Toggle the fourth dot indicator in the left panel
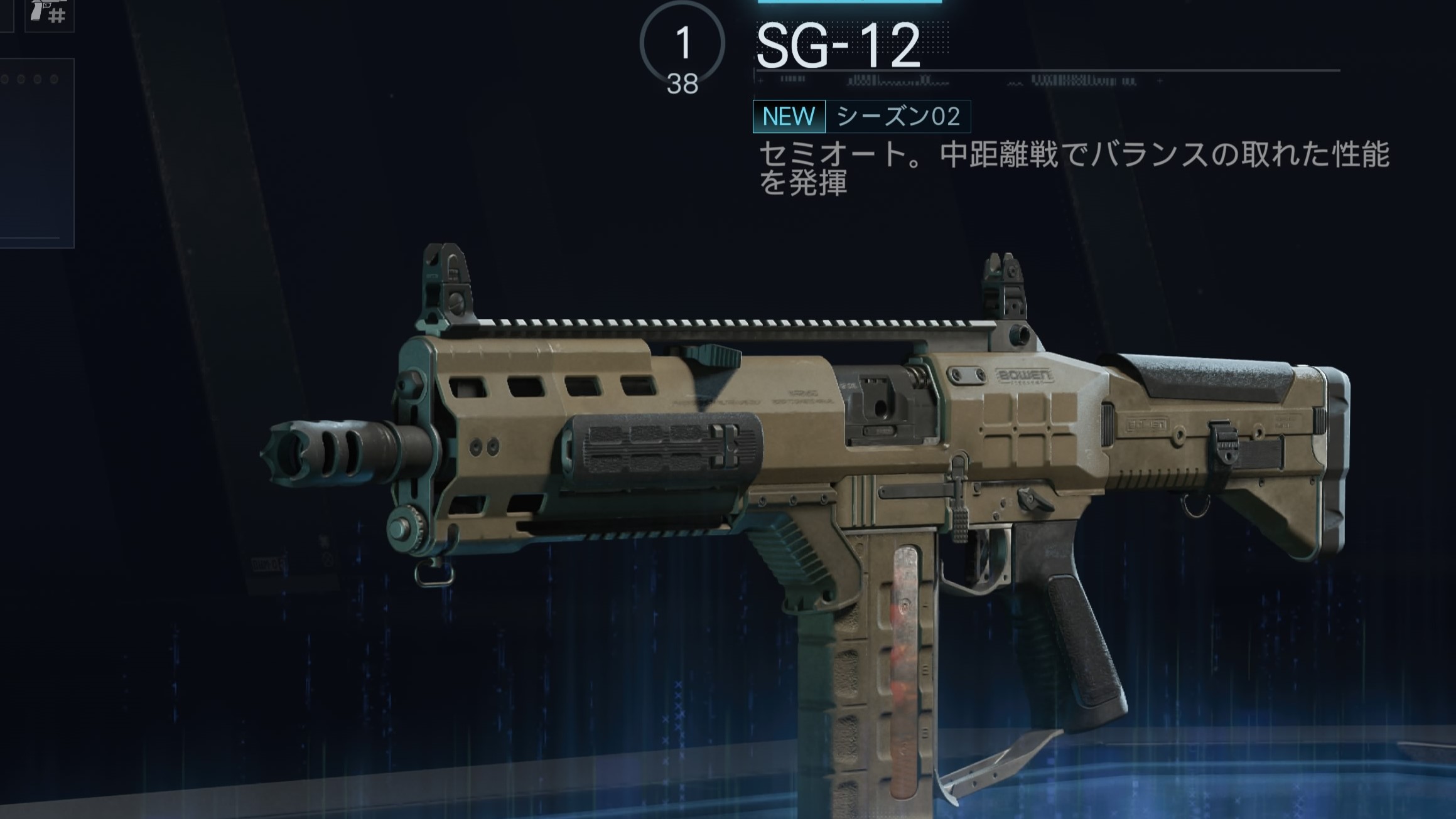This screenshot has height=819, width=1456. coord(54,78)
